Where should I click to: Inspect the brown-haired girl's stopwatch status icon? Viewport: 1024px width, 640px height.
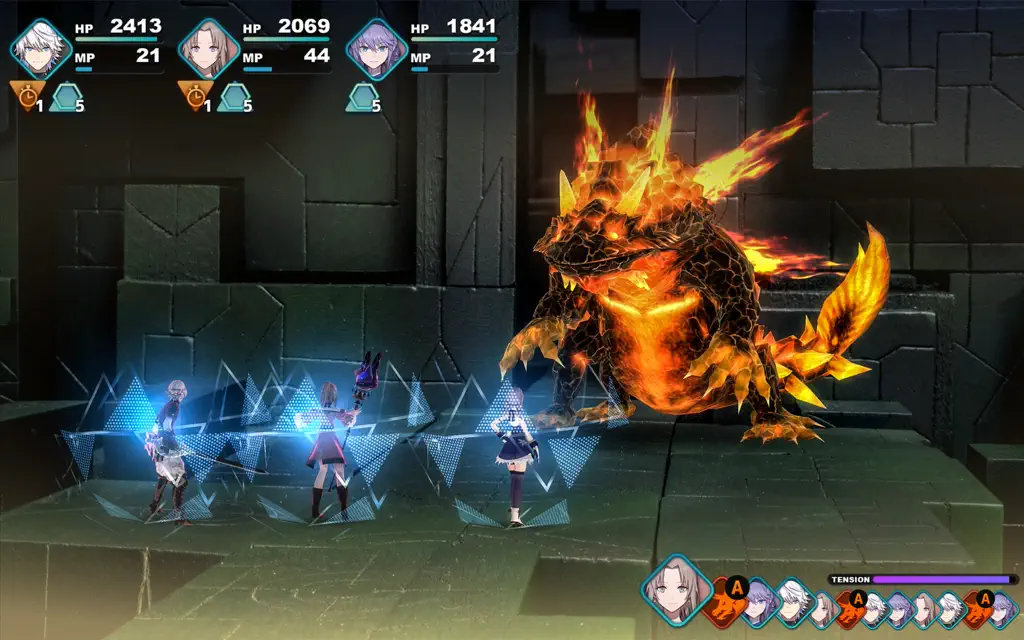(193, 95)
